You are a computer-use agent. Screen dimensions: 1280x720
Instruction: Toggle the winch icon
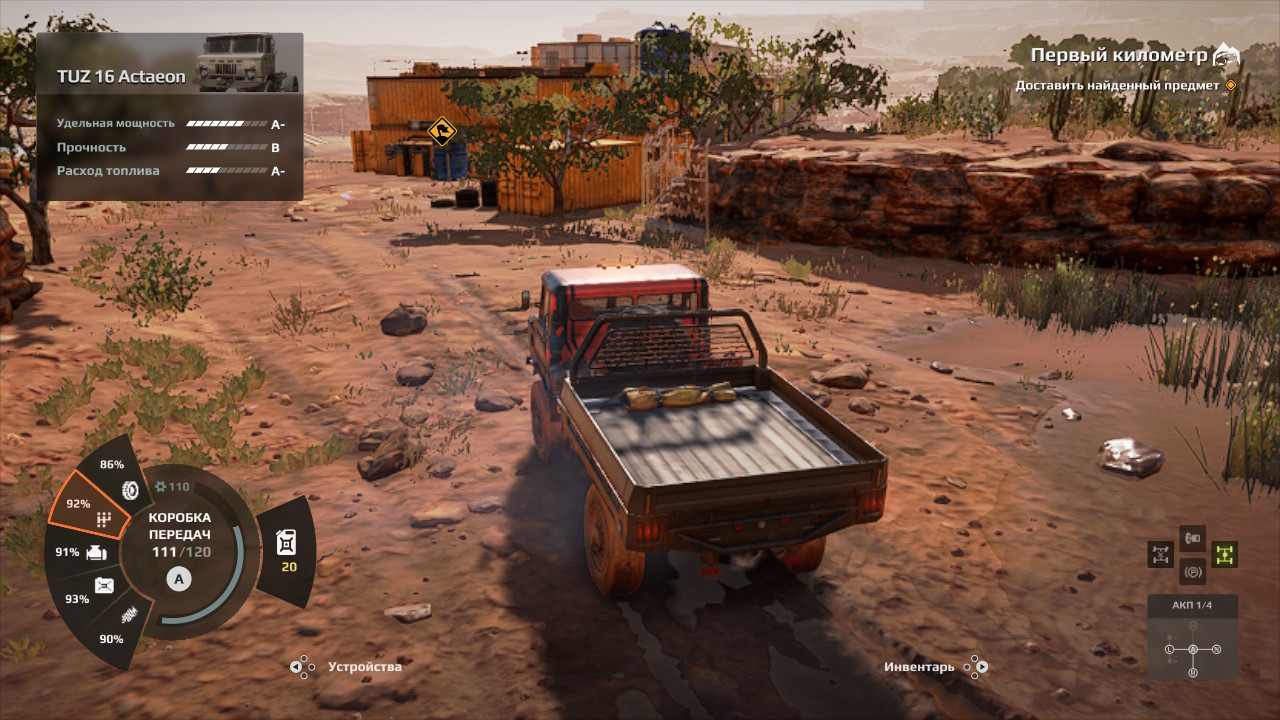point(1192,538)
